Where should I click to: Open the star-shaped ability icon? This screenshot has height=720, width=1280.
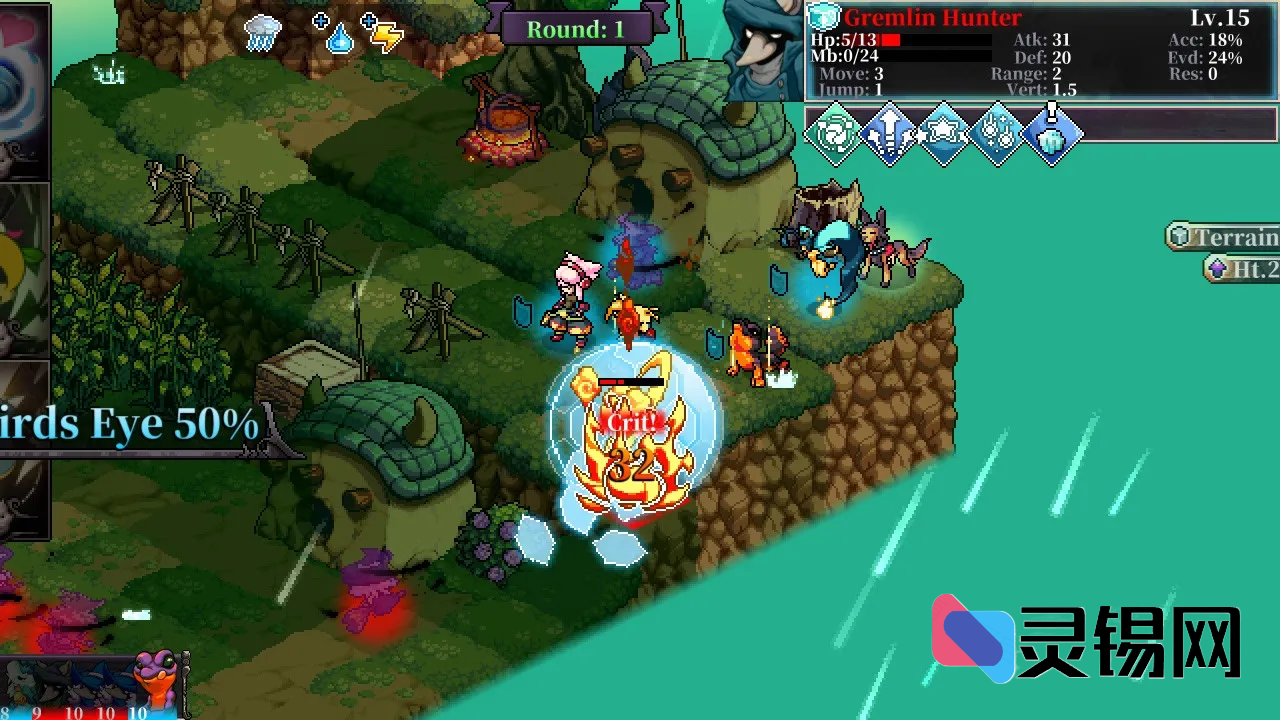point(944,134)
